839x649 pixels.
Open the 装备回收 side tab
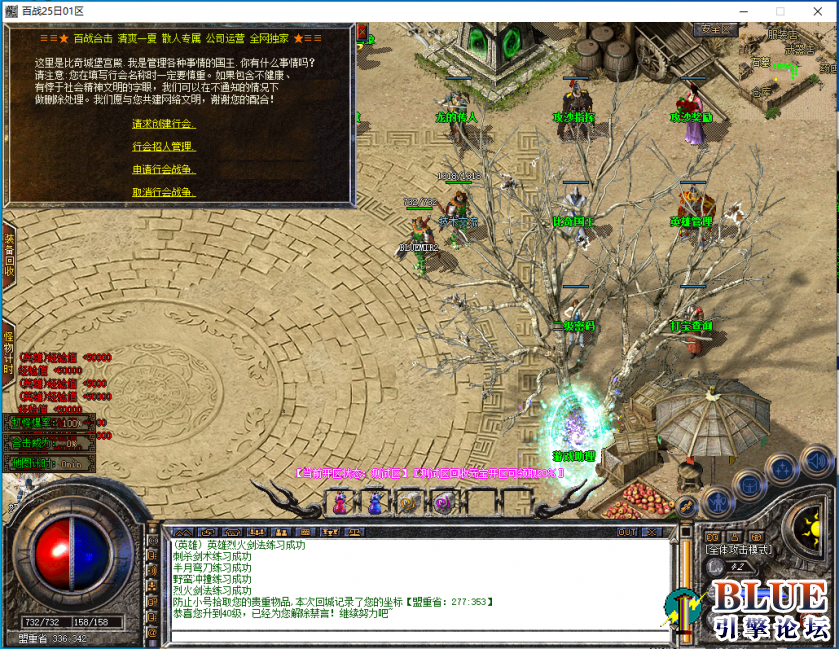8,255
